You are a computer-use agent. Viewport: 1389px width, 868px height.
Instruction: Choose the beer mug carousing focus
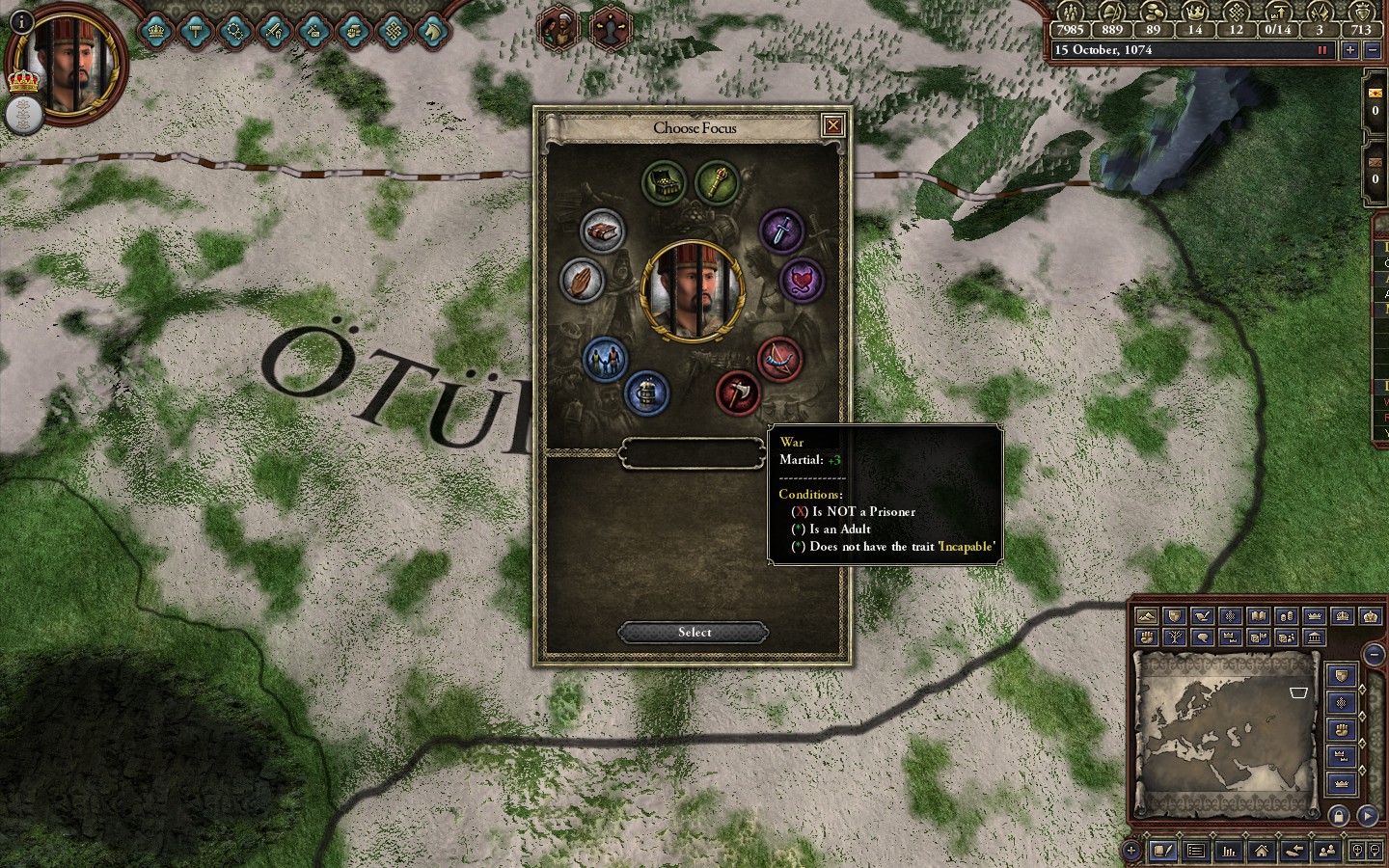646,393
